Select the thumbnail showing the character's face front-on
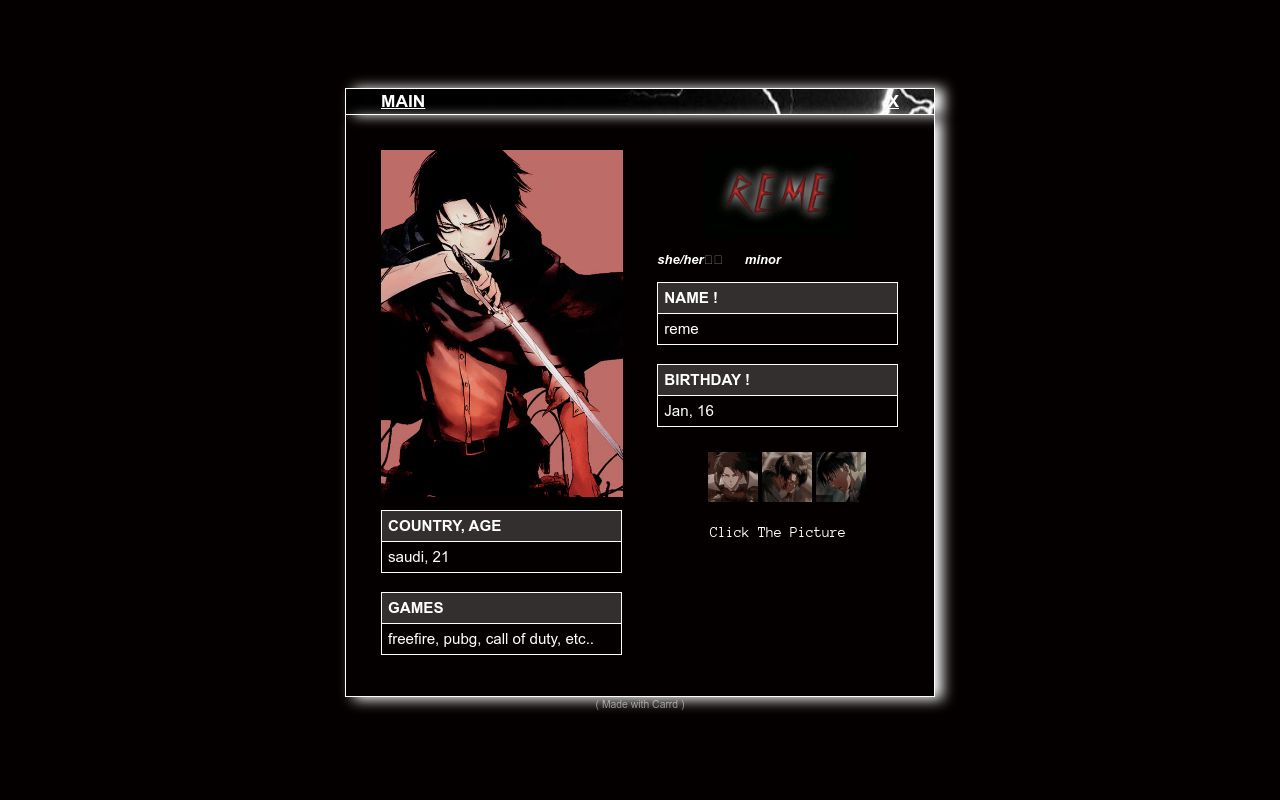Screen dimensions: 1280x800 tap(733, 477)
